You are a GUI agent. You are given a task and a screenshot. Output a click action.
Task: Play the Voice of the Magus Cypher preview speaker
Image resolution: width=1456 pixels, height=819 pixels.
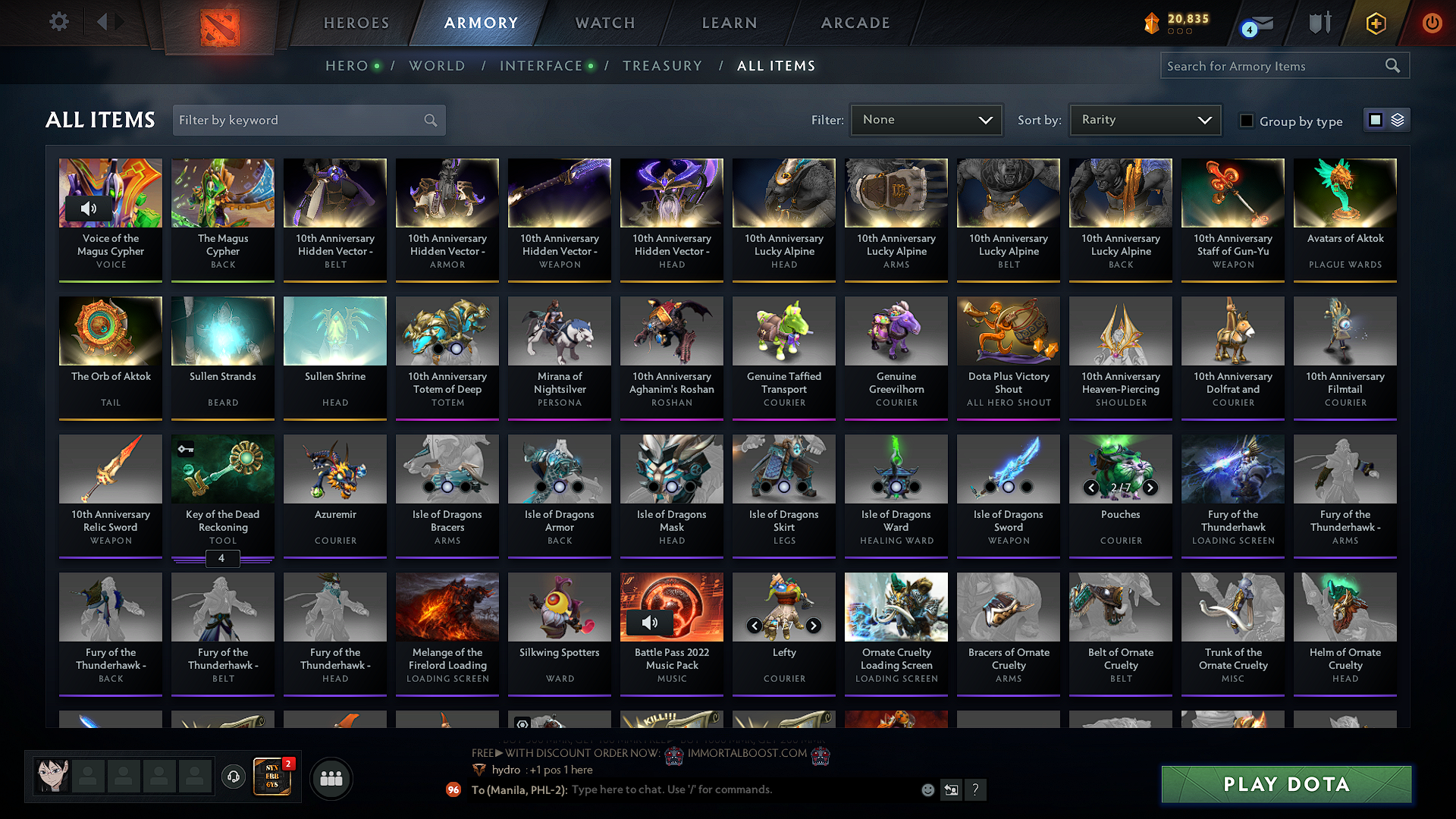click(89, 208)
